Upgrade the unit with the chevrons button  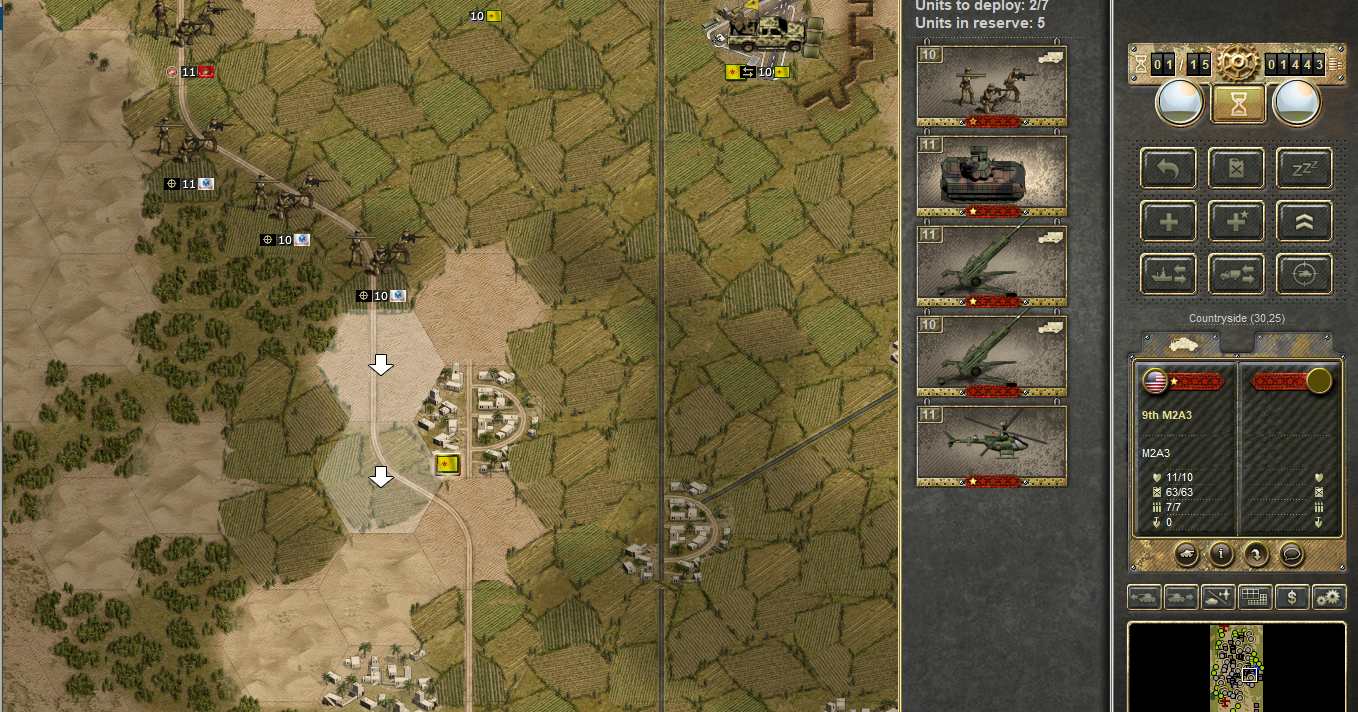point(1304,221)
